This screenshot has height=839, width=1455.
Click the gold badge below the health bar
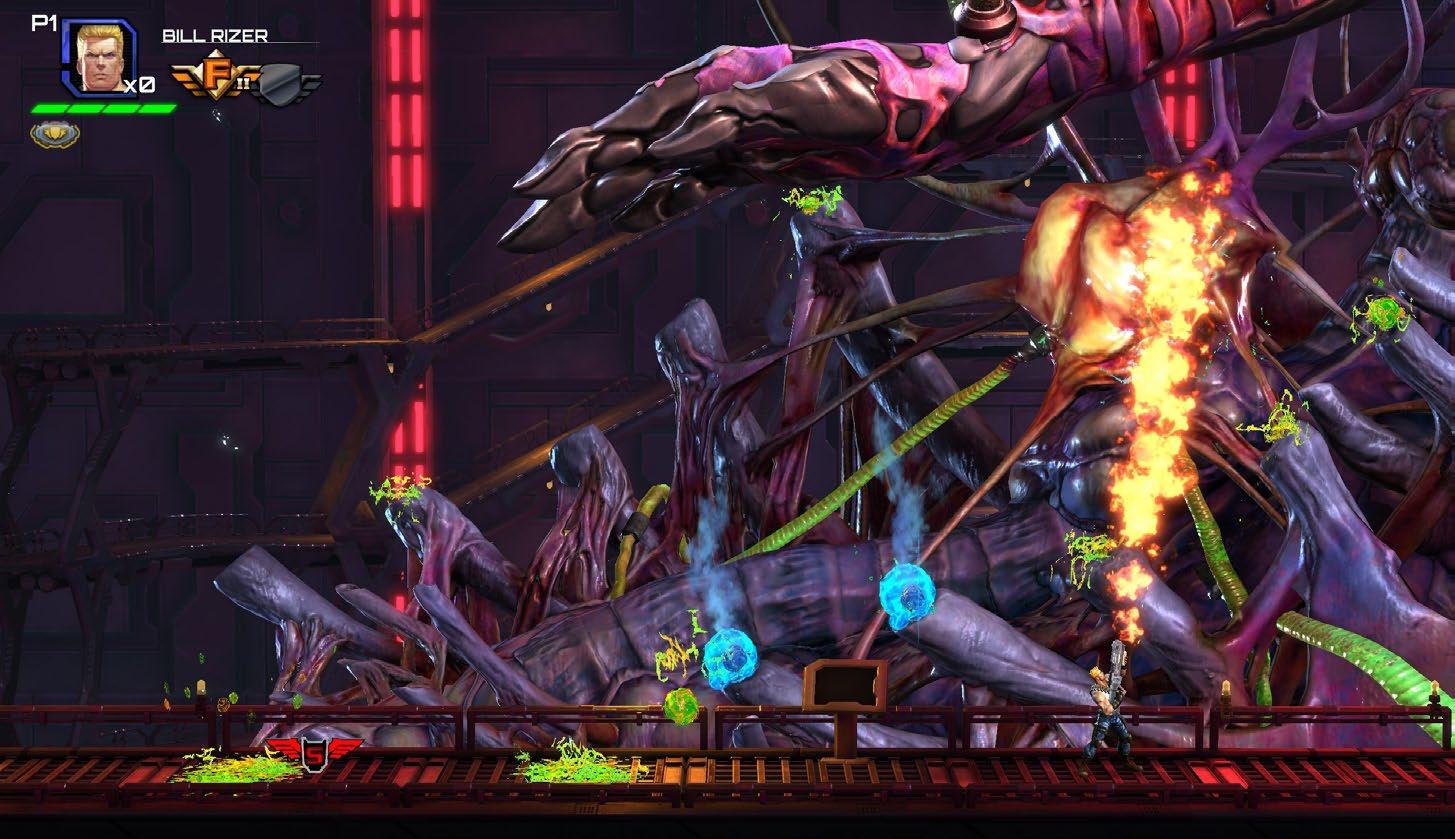coord(55,134)
